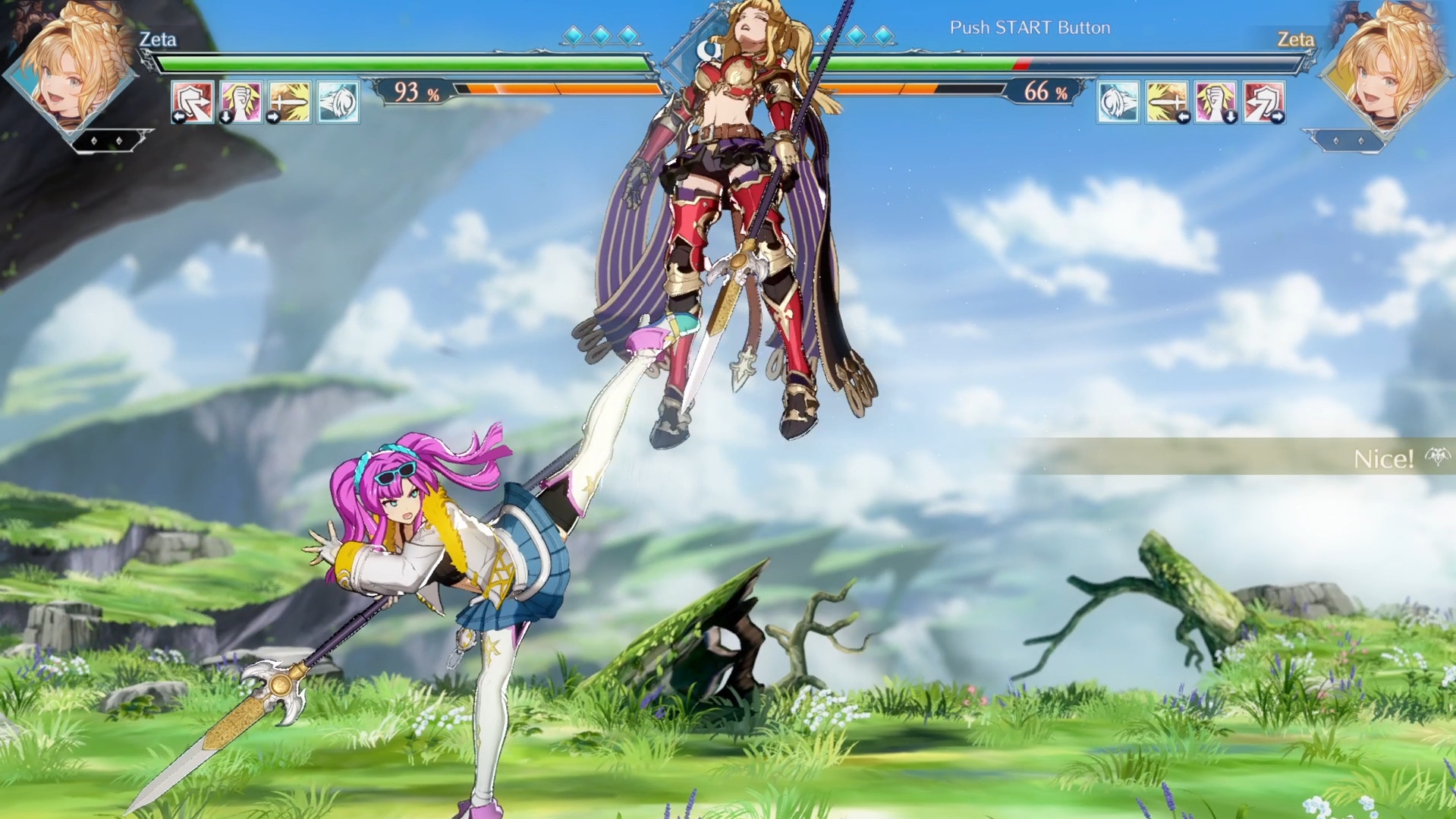The image size is (1456, 819).
Task: Click the Push START Button prompt
Action: point(1030,27)
